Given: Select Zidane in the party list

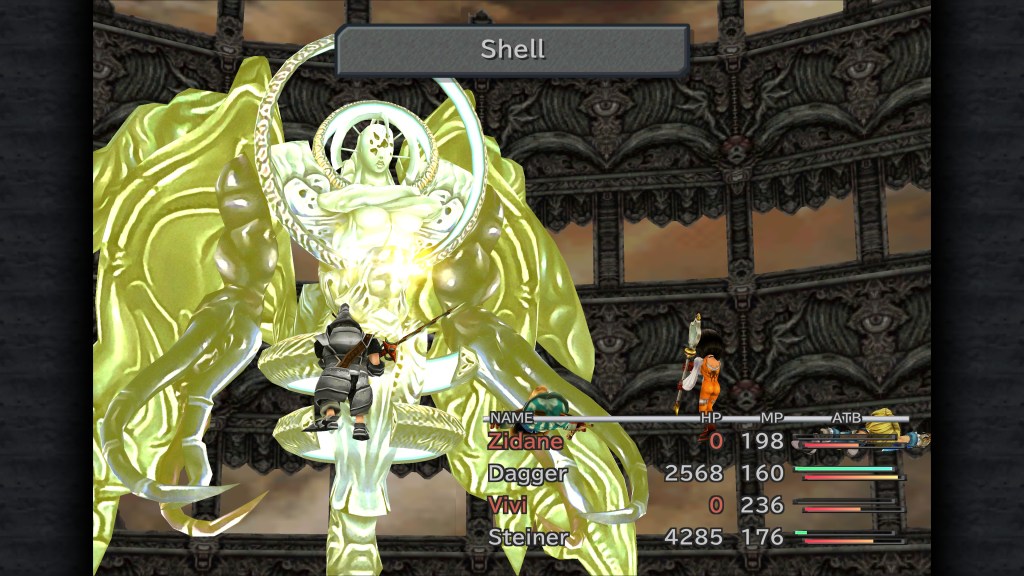Looking at the screenshot, I should (x=527, y=441).
